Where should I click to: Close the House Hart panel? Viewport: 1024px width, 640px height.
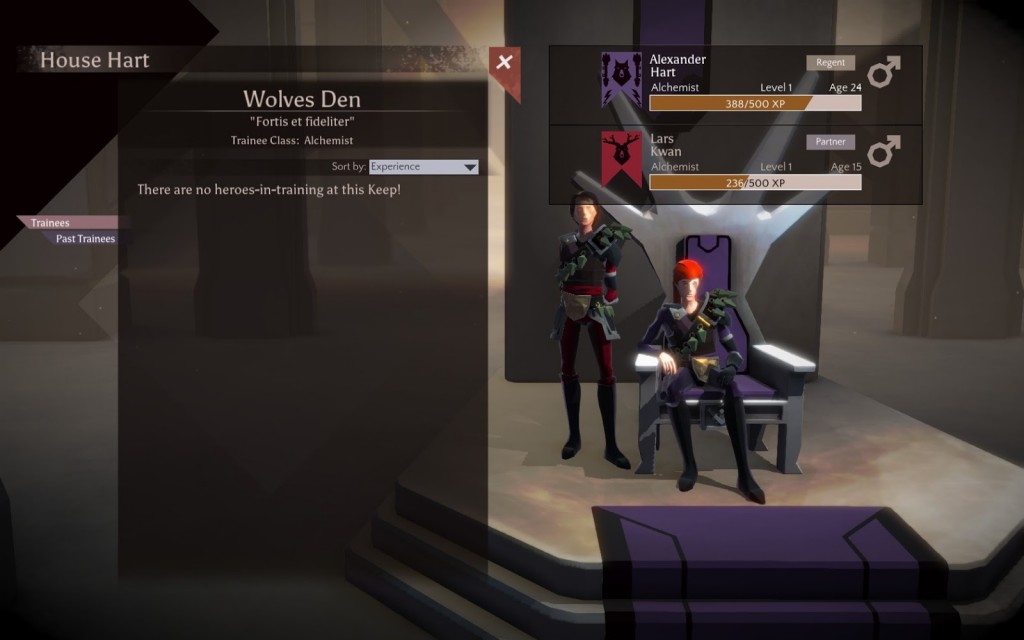[x=505, y=63]
